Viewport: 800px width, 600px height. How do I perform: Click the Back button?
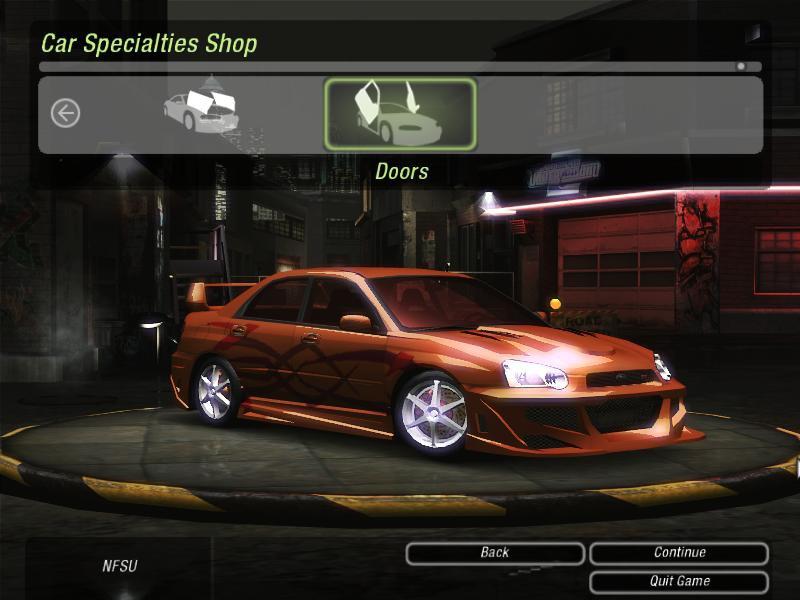(495, 553)
